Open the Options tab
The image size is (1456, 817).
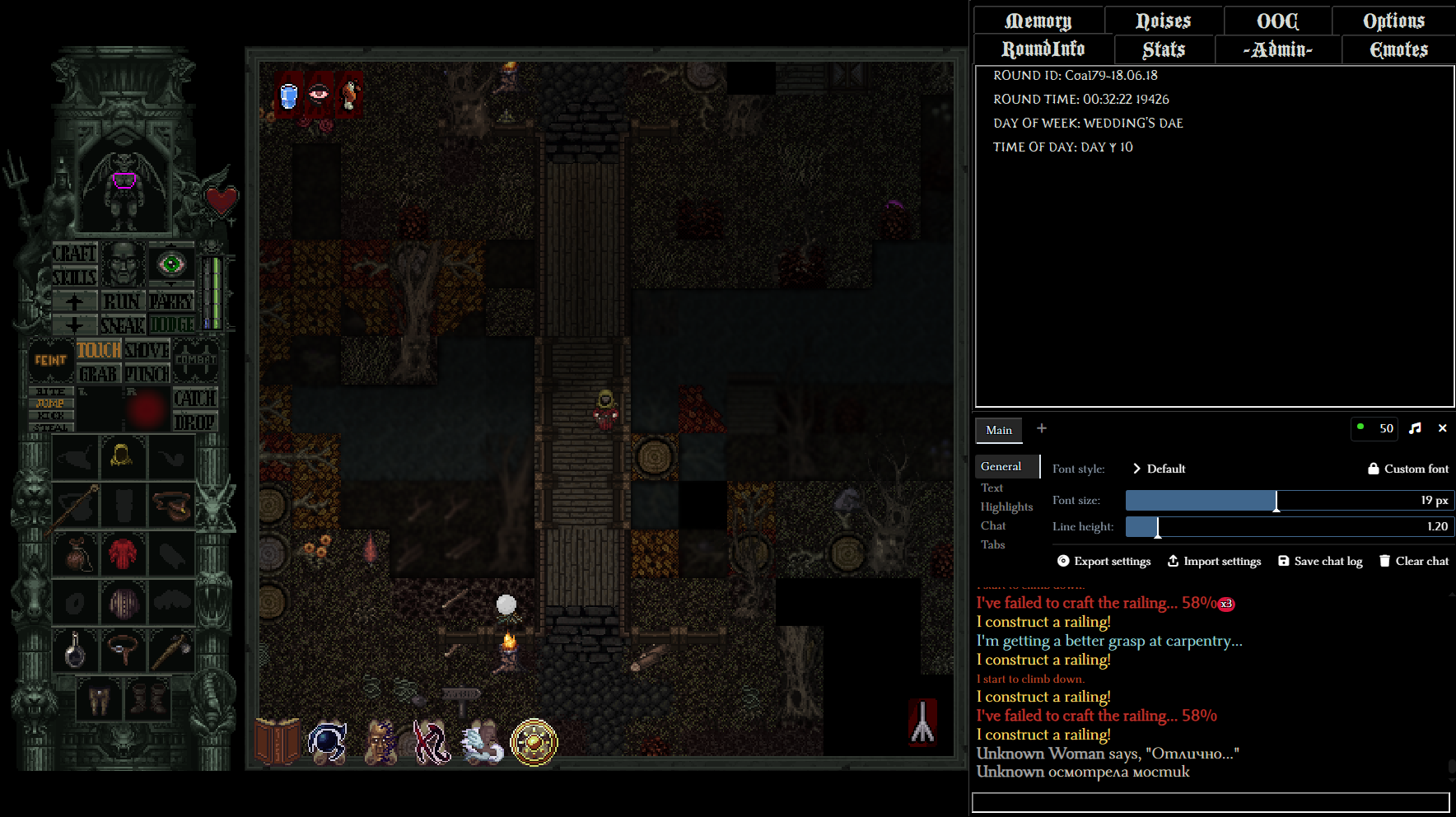1393,21
